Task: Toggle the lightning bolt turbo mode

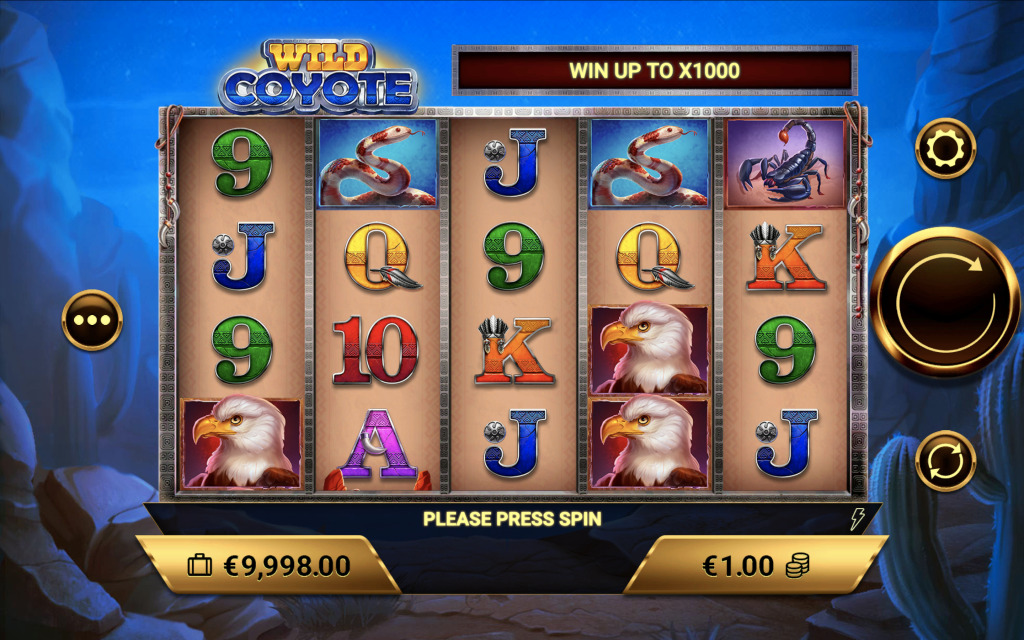Action: pyautogui.click(x=857, y=519)
